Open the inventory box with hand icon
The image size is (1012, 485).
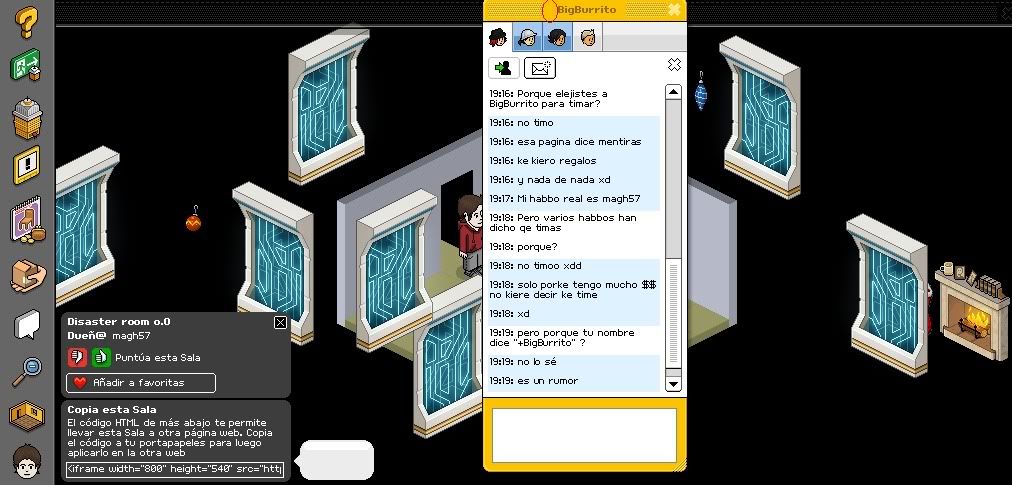pos(27,273)
